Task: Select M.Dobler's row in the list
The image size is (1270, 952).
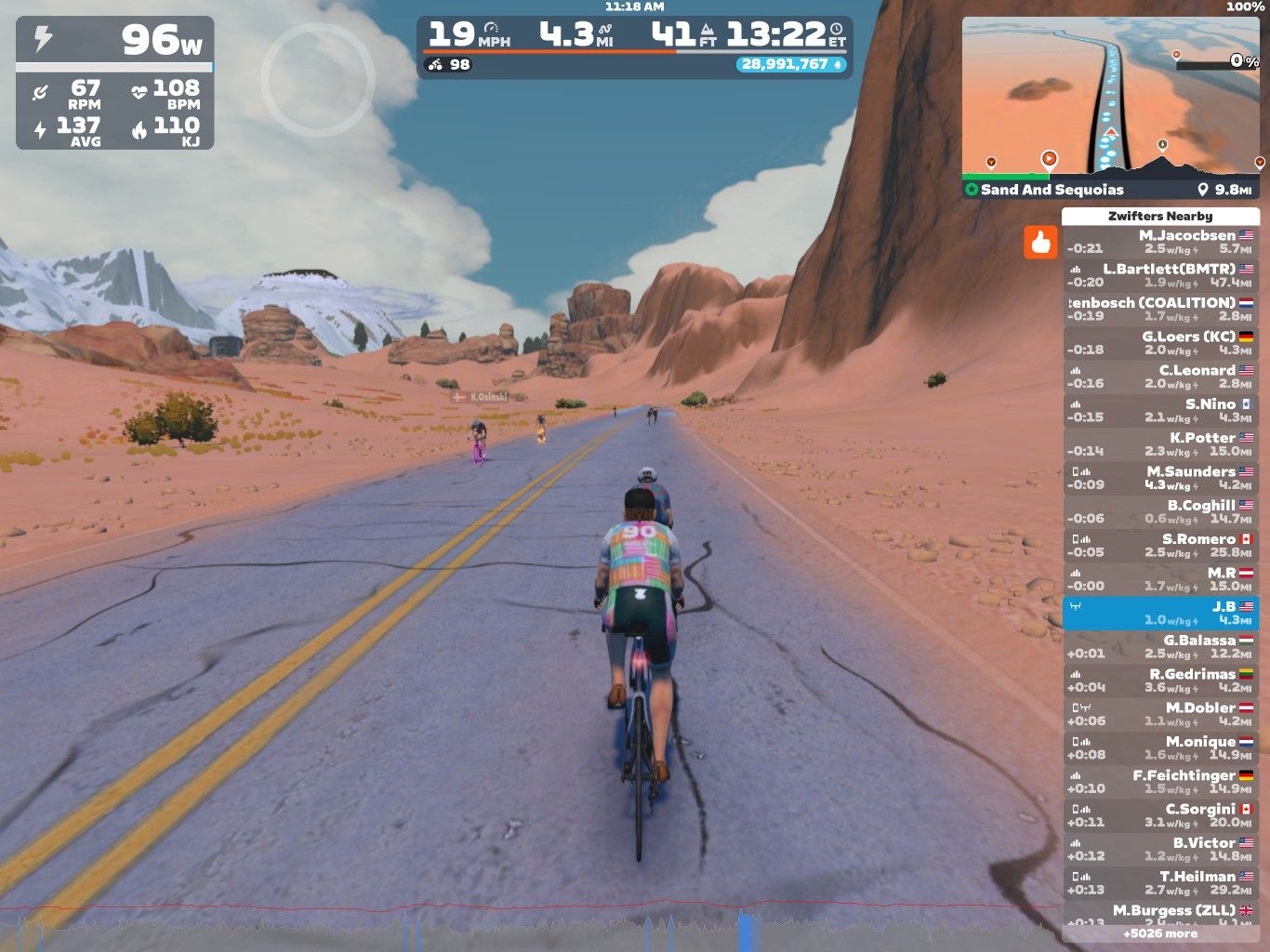Action: tap(1160, 714)
